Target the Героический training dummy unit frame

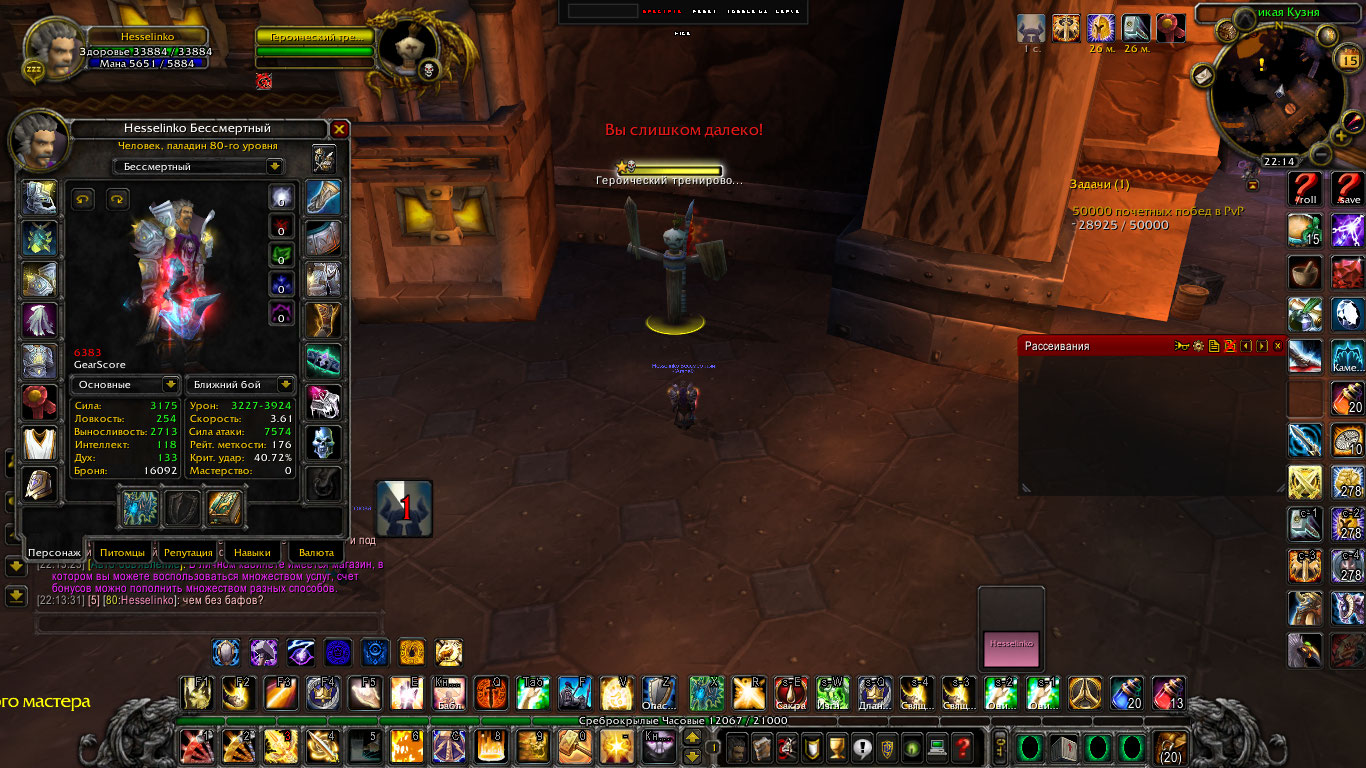(315, 45)
